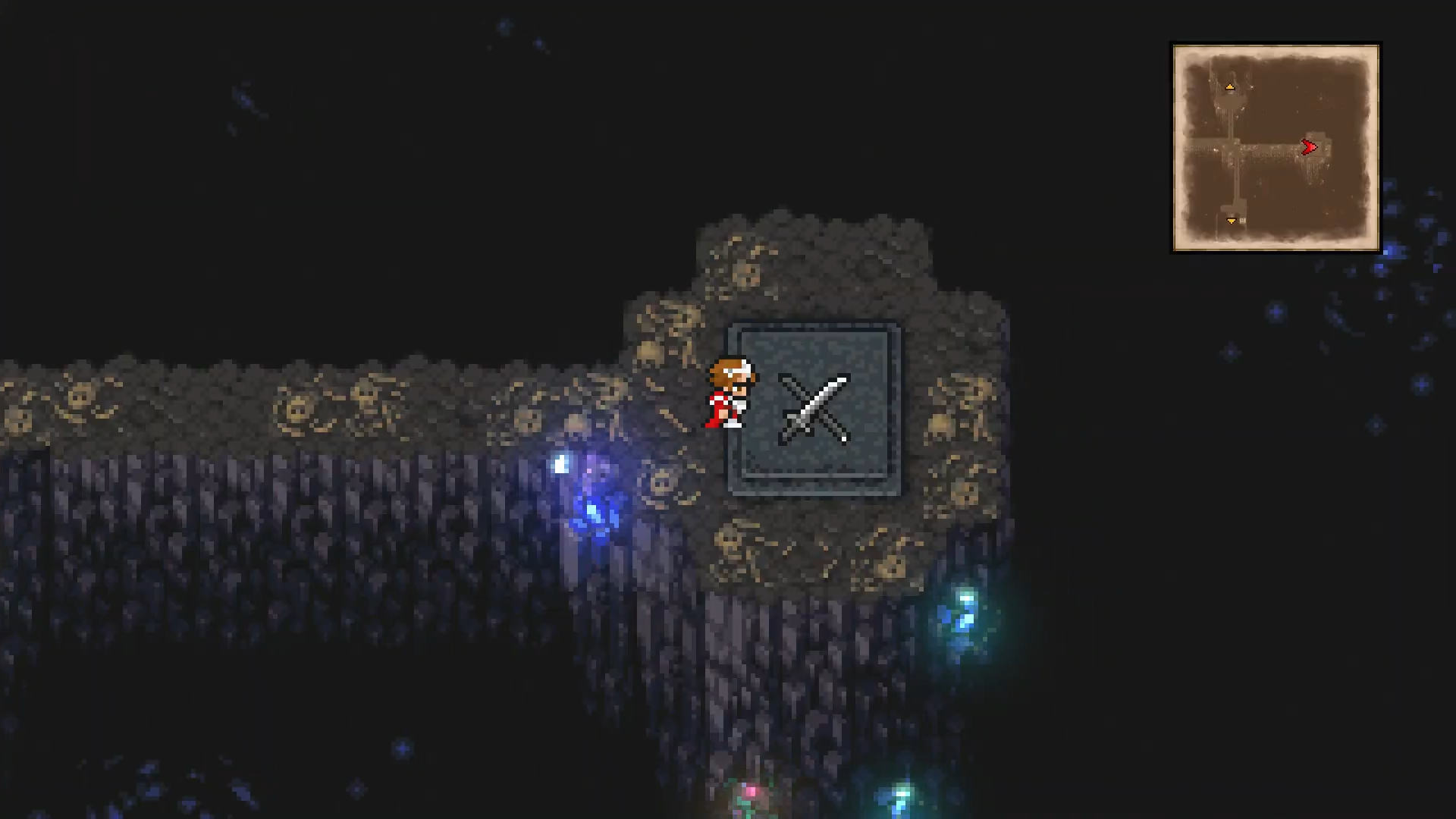This screenshot has height=819, width=1456.
Task: Click the crossed swords battle icon
Action: pyautogui.click(x=814, y=409)
